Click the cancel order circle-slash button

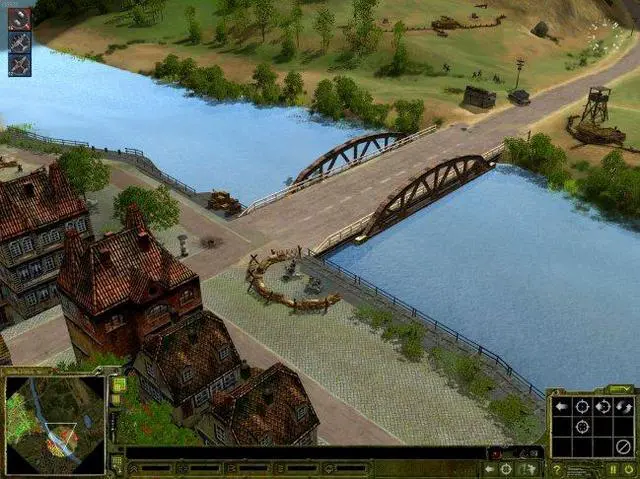624,447
